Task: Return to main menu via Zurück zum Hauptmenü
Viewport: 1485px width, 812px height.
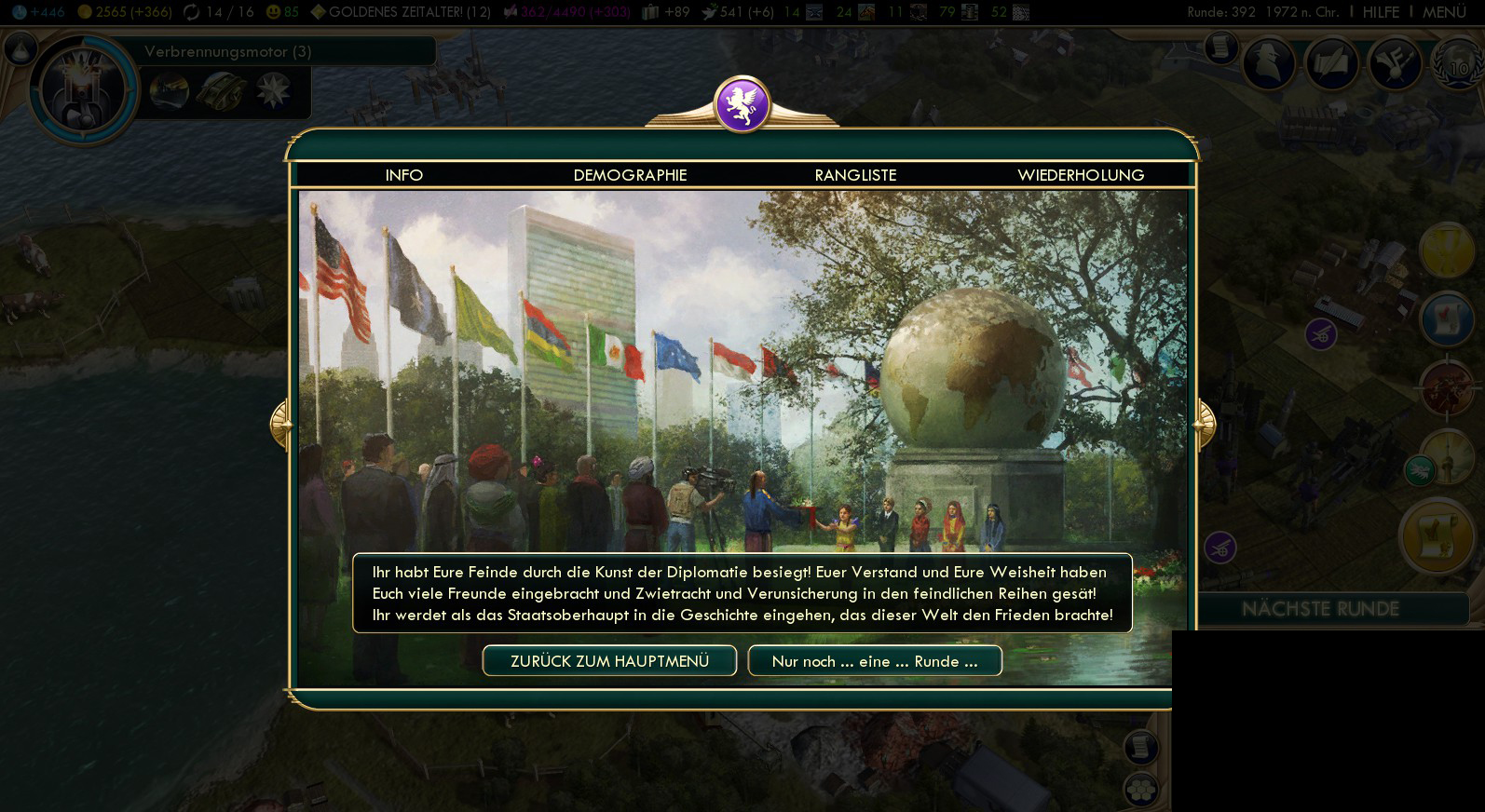Action: (609, 661)
